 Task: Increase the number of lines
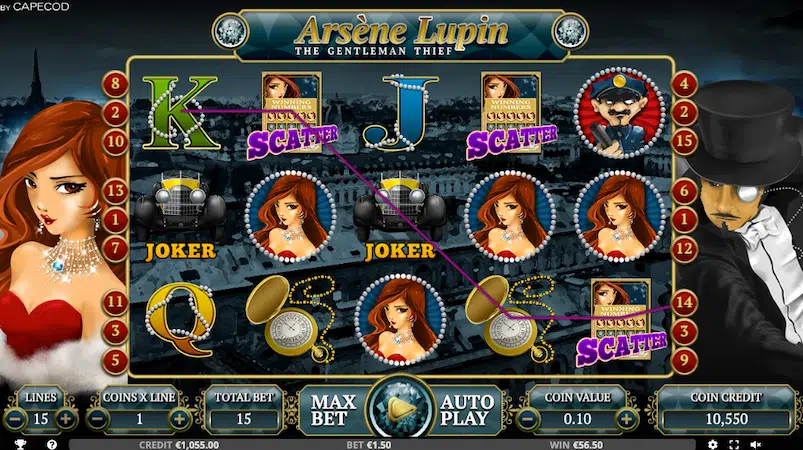(66, 419)
